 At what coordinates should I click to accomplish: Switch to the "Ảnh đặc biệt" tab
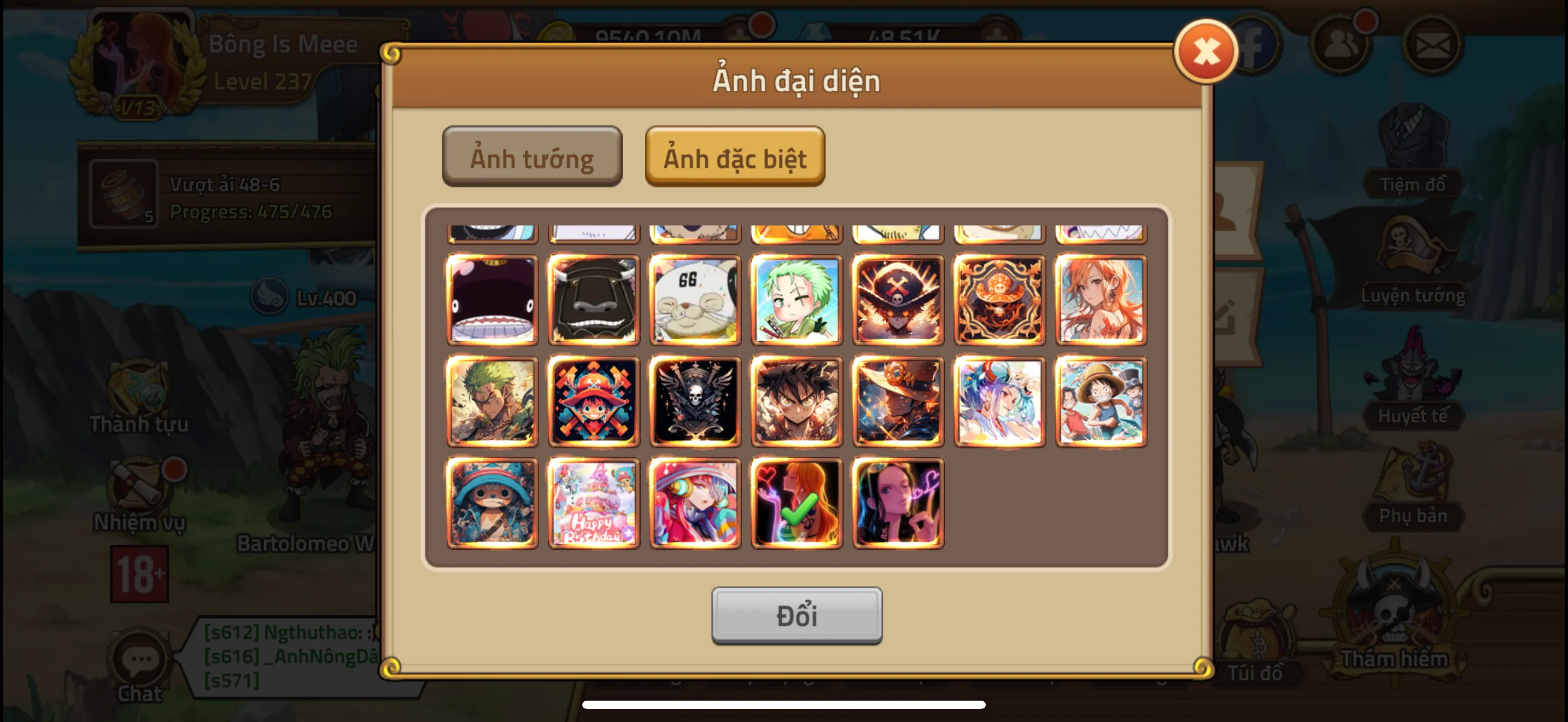click(735, 156)
